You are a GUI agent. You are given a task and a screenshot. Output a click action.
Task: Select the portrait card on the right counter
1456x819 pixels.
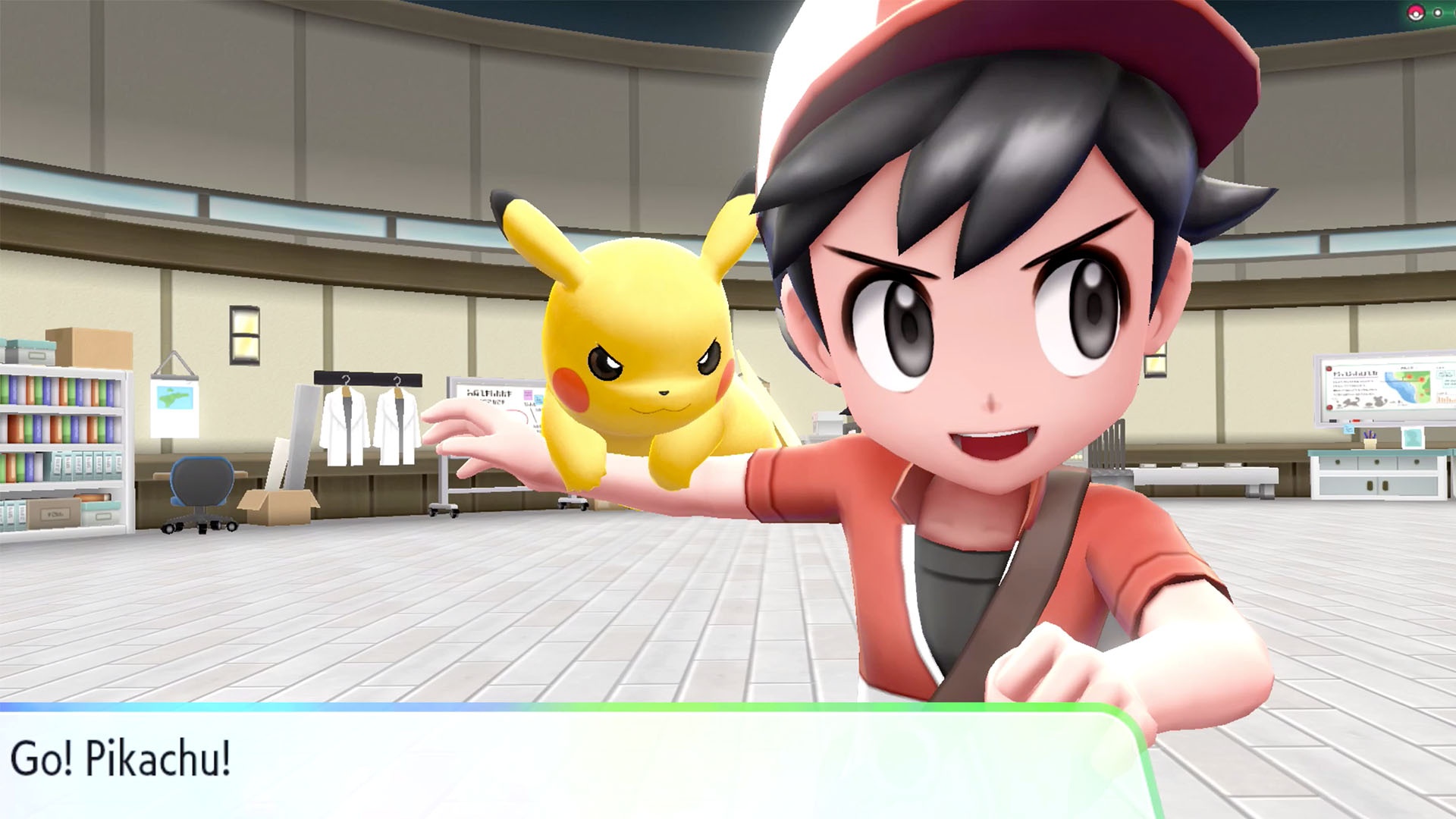coord(1412,438)
